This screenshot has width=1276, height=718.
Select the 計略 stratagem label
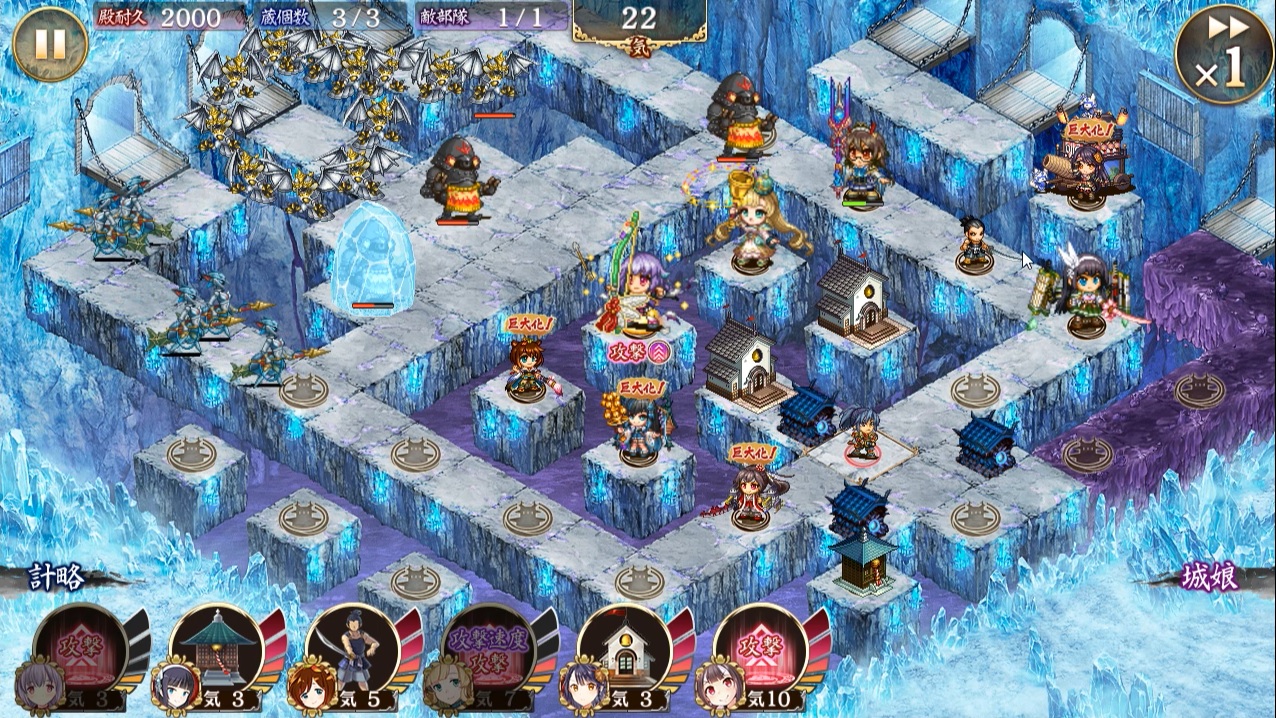[x=56, y=577]
